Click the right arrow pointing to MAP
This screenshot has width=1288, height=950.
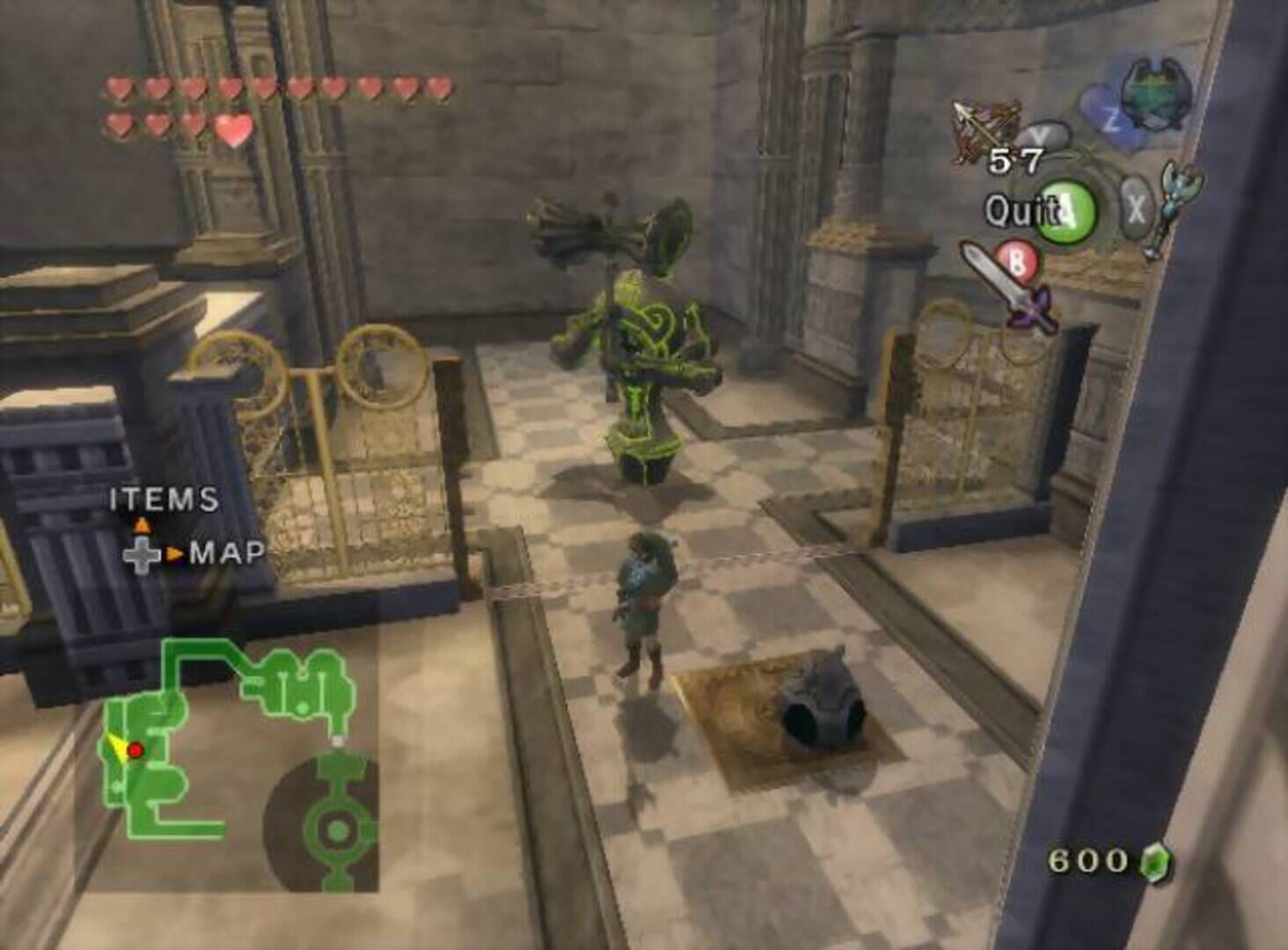[x=173, y=552]
